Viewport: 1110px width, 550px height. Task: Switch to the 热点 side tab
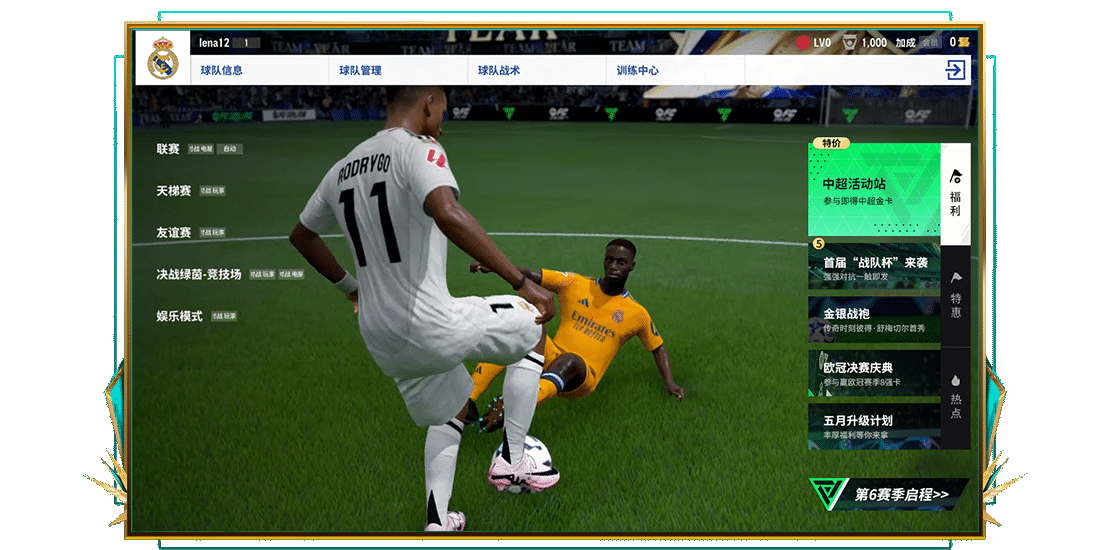click(x=956, y=398)
